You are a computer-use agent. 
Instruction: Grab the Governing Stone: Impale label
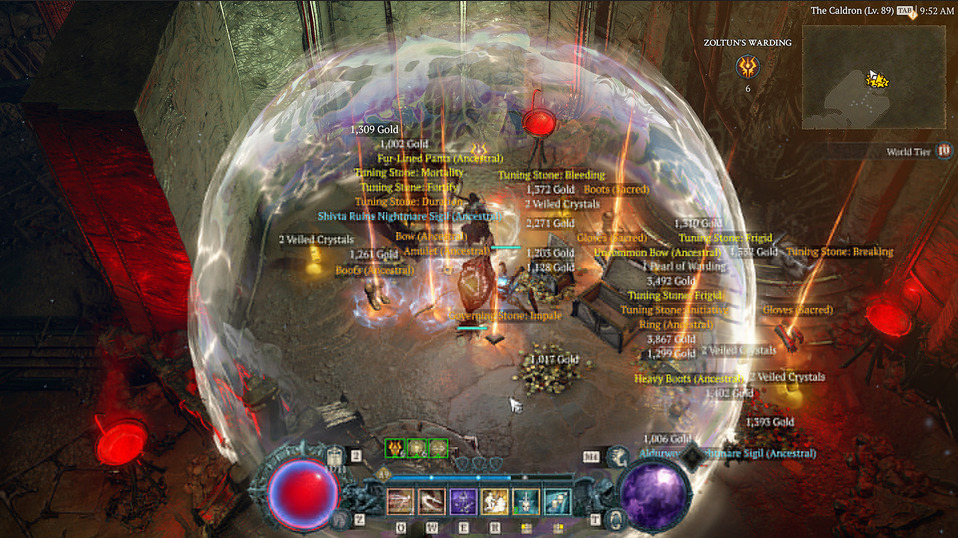pos(505,316)
